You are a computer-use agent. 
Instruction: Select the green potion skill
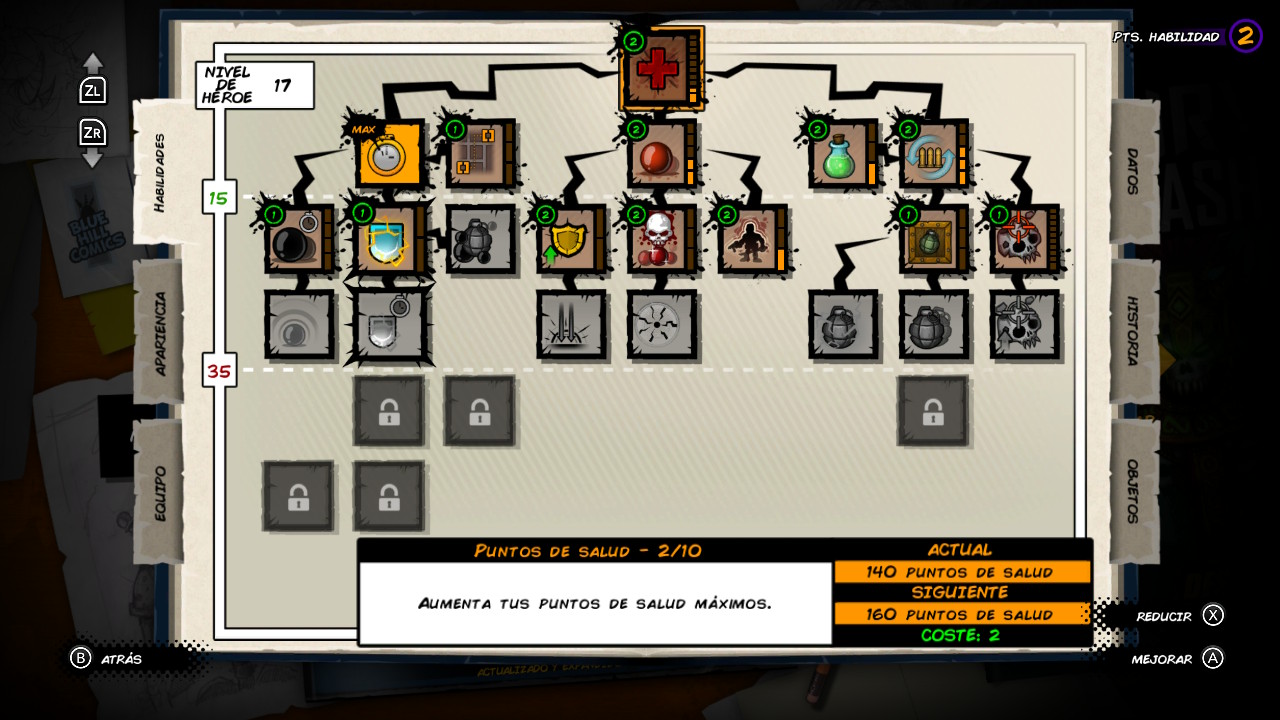840,155
